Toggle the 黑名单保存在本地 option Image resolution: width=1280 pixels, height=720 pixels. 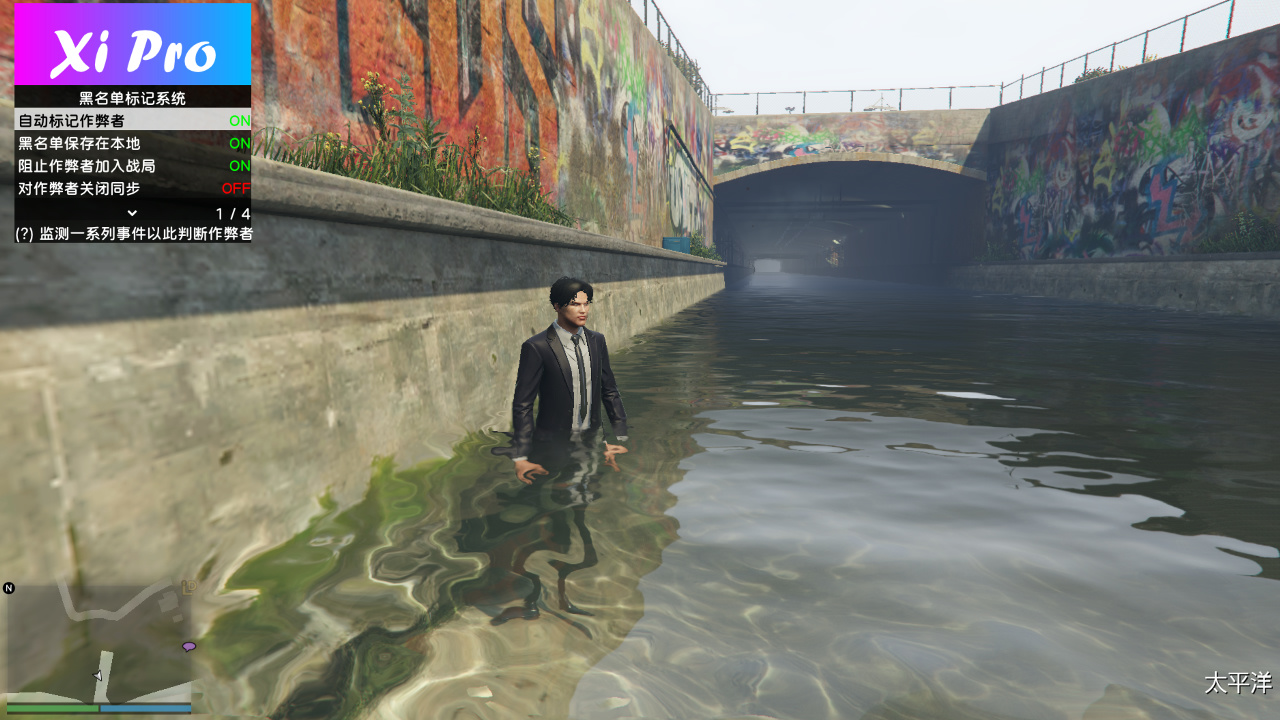point(132,143)
